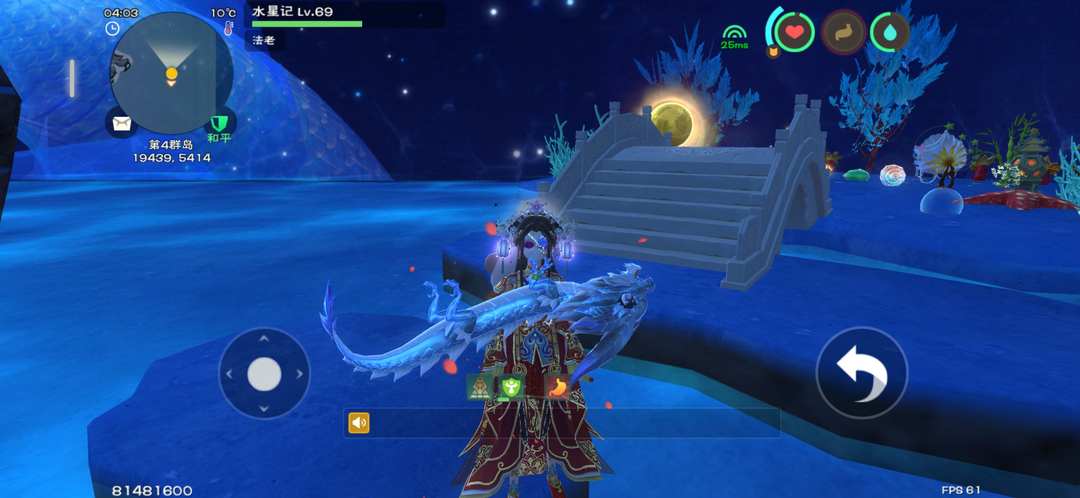Select the orange stomach hunger buff icon
Image resolution: width=1080 pixels, height=498 pixels.
(557, 387)
